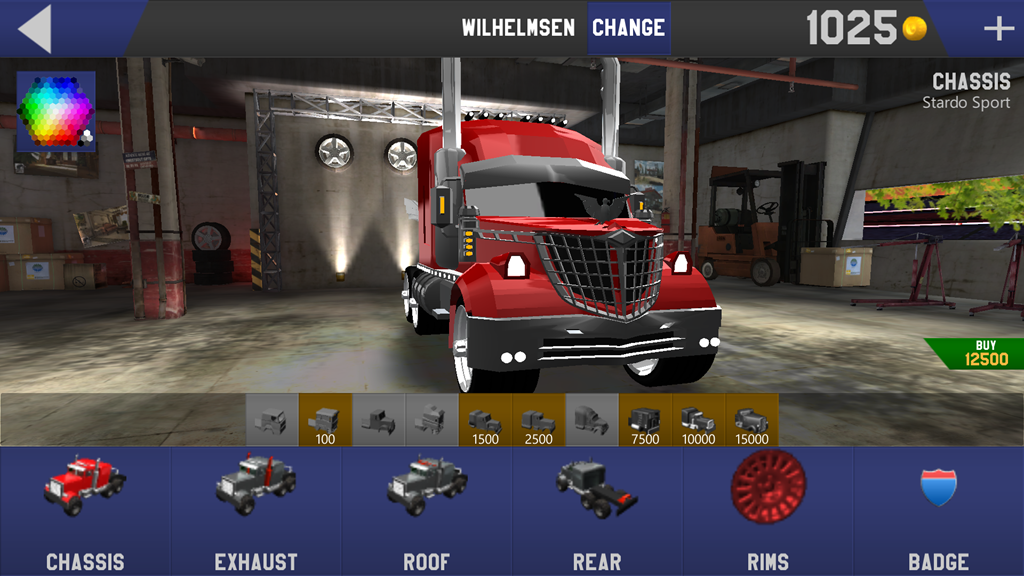Image resolution: width=1024 pixels, height=576 pixels.
Task: Pick the chassis thumbnail priced 15000
Action: point(752,420)
